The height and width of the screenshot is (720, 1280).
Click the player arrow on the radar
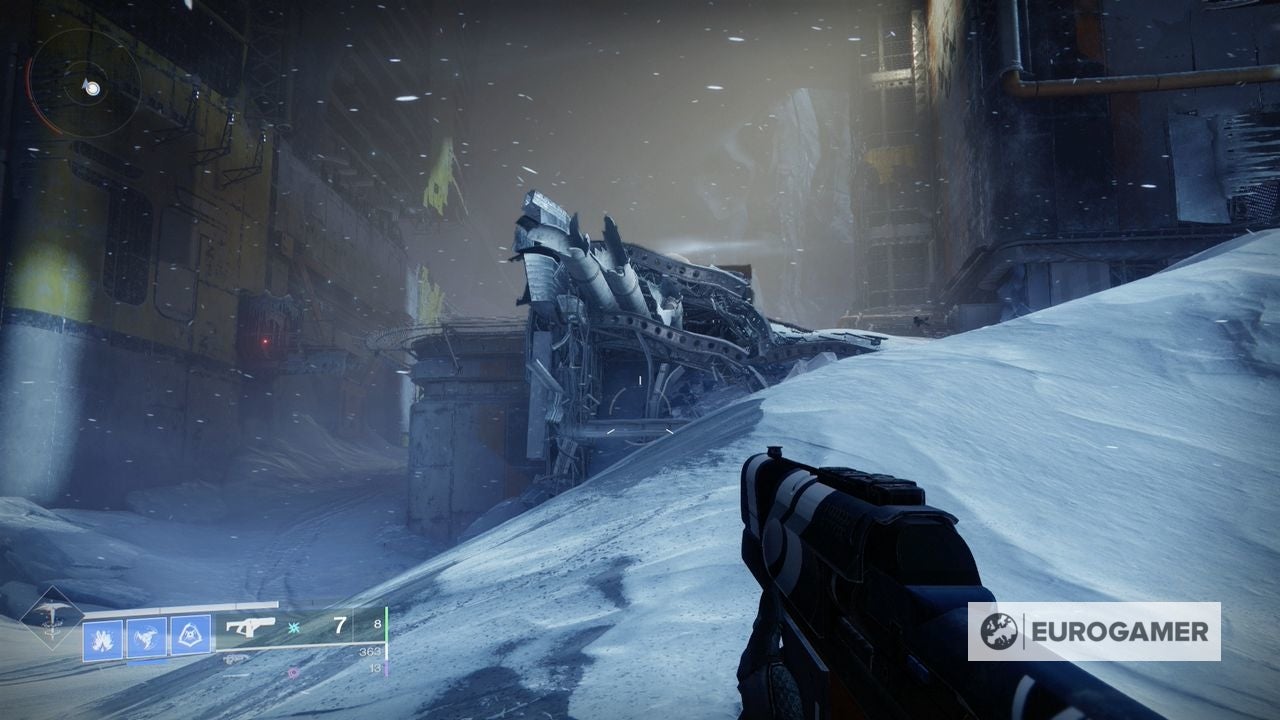[x=85, y=84]
